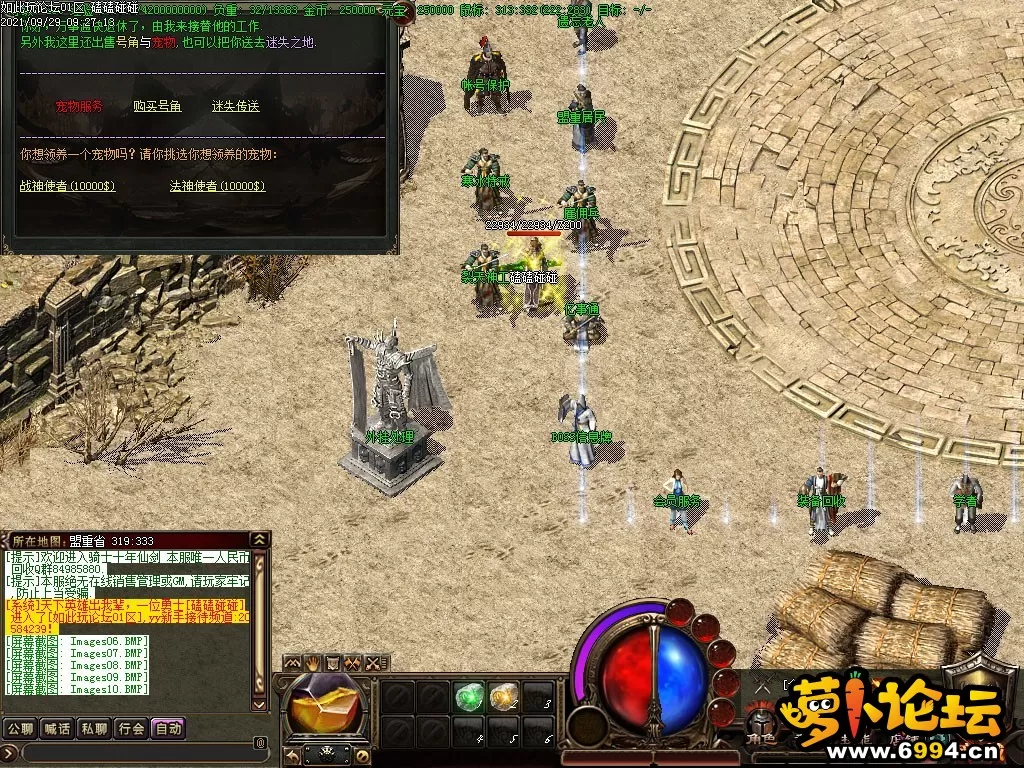This screenshot has height=768, width=1024.
Task: Click the open hand mode icon
Action: pos(313,663)
